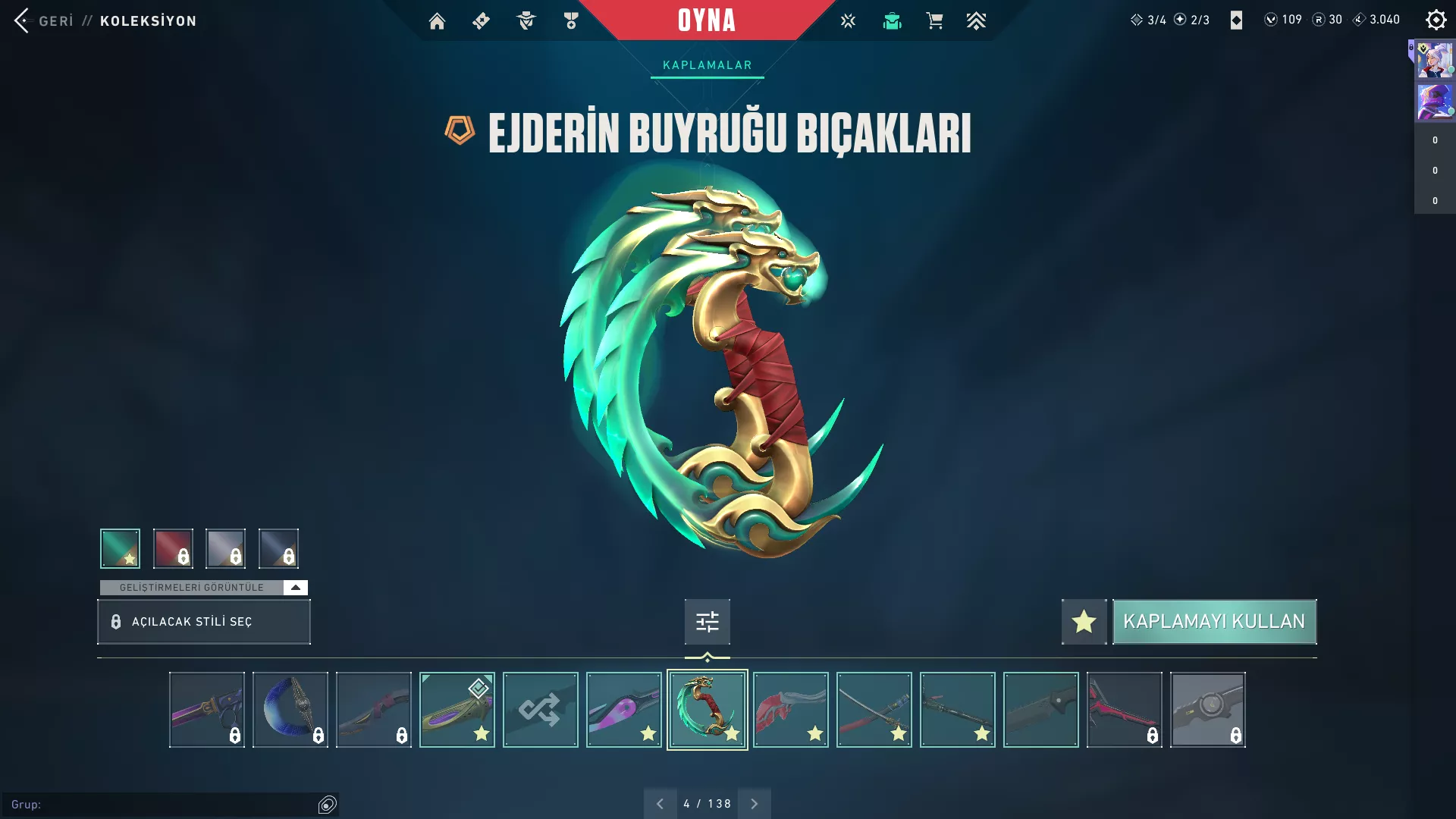
Task: Switch to the KAPLAMALAR tab
Action: click(707, 65)
